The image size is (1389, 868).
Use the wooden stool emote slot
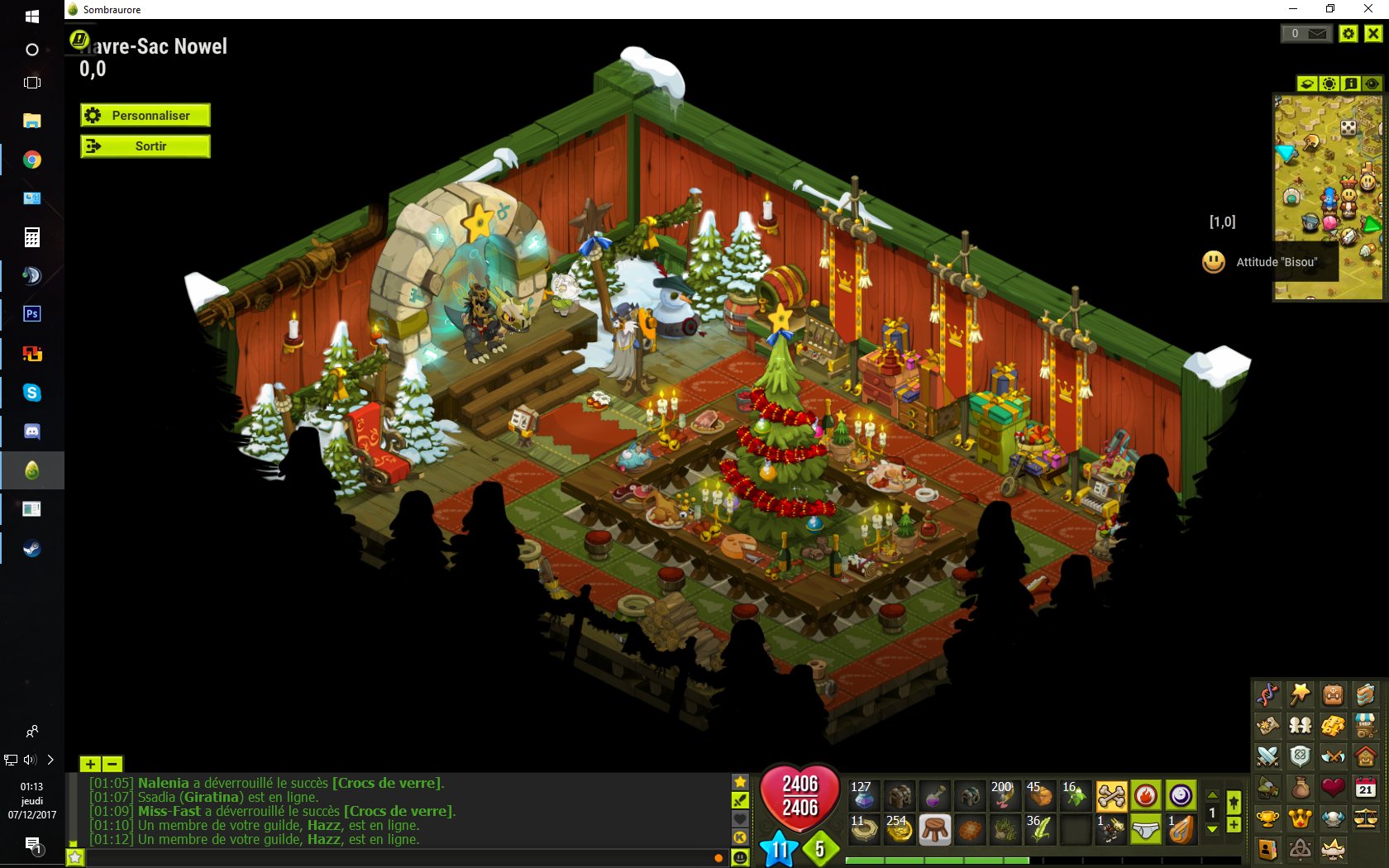click(934, 829)
